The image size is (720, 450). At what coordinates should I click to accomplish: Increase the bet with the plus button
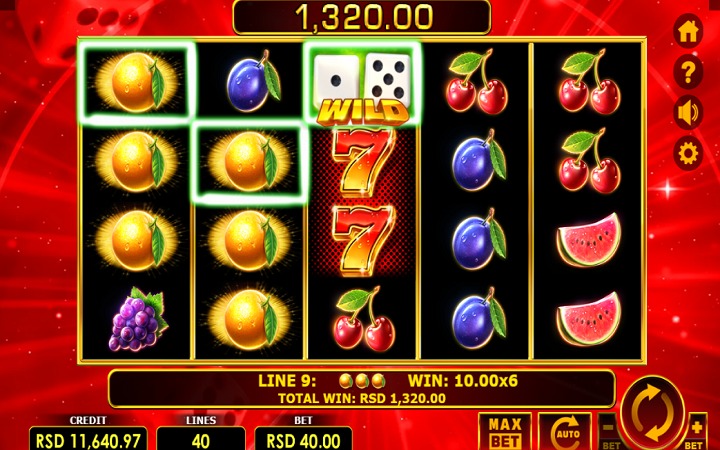pos(697,428)
